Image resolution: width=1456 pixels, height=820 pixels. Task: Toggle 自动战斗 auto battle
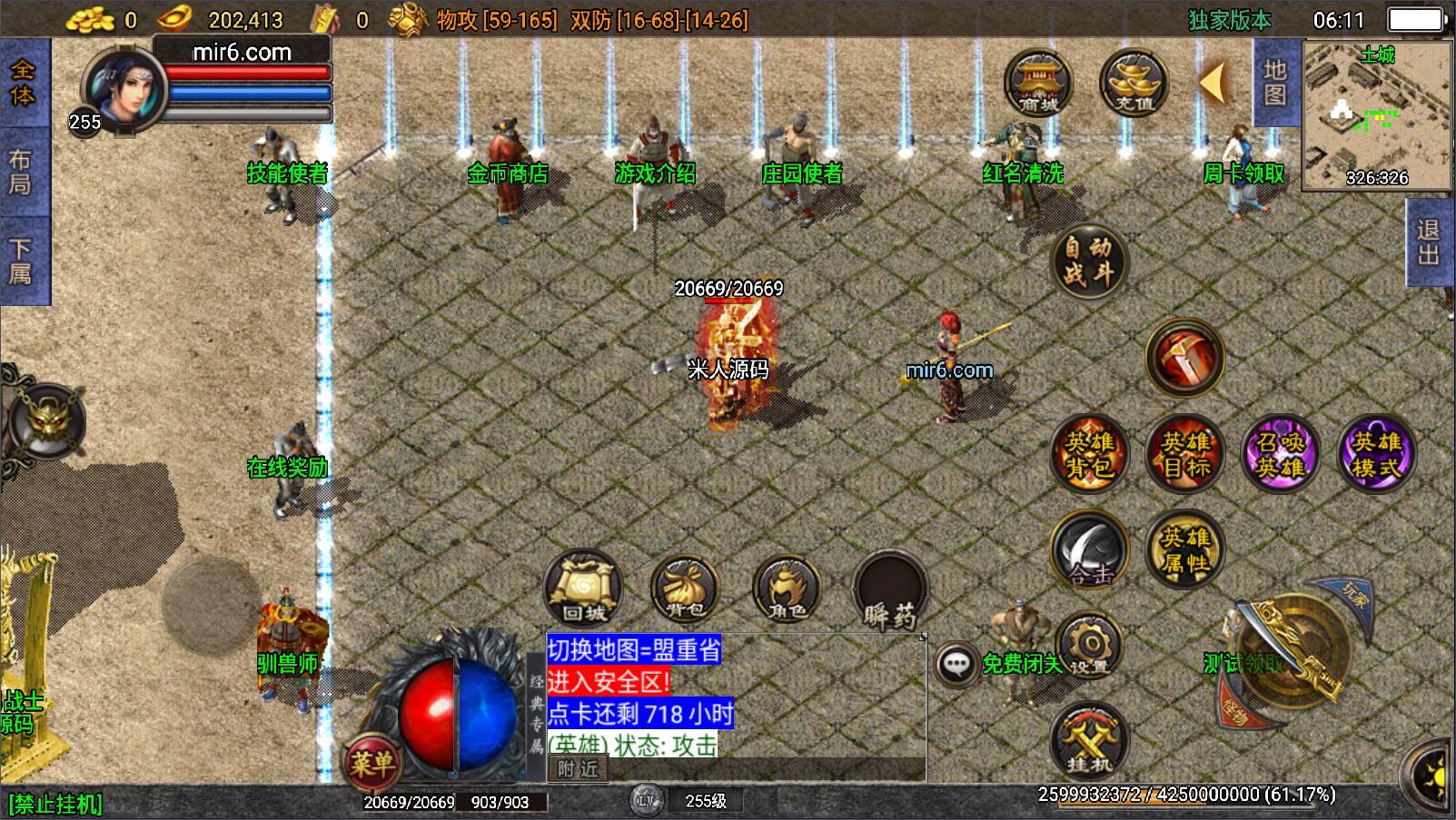point(1088,261)
